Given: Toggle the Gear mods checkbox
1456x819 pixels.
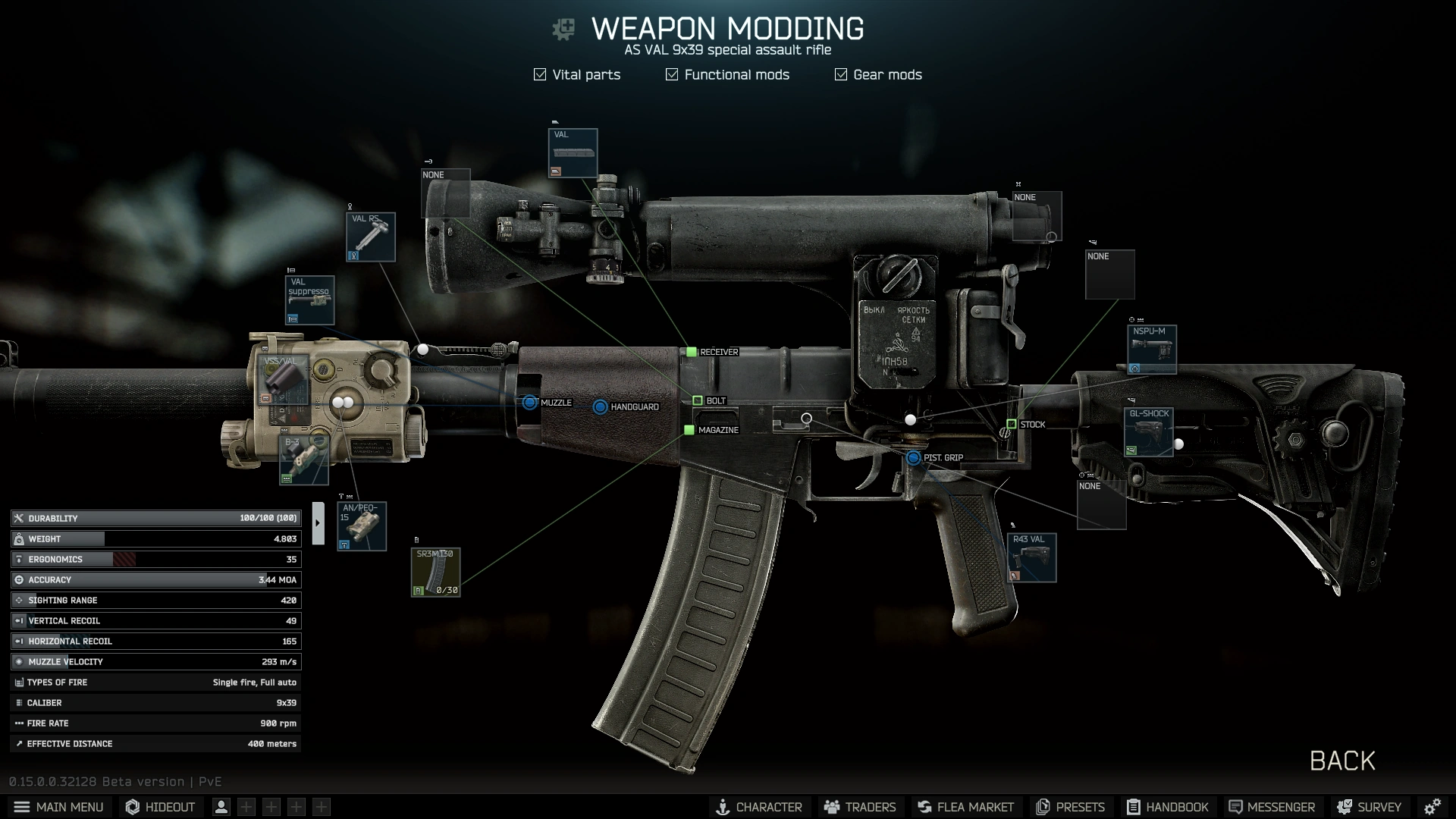Looking at the screenshot, I should [x=840, y=74].
